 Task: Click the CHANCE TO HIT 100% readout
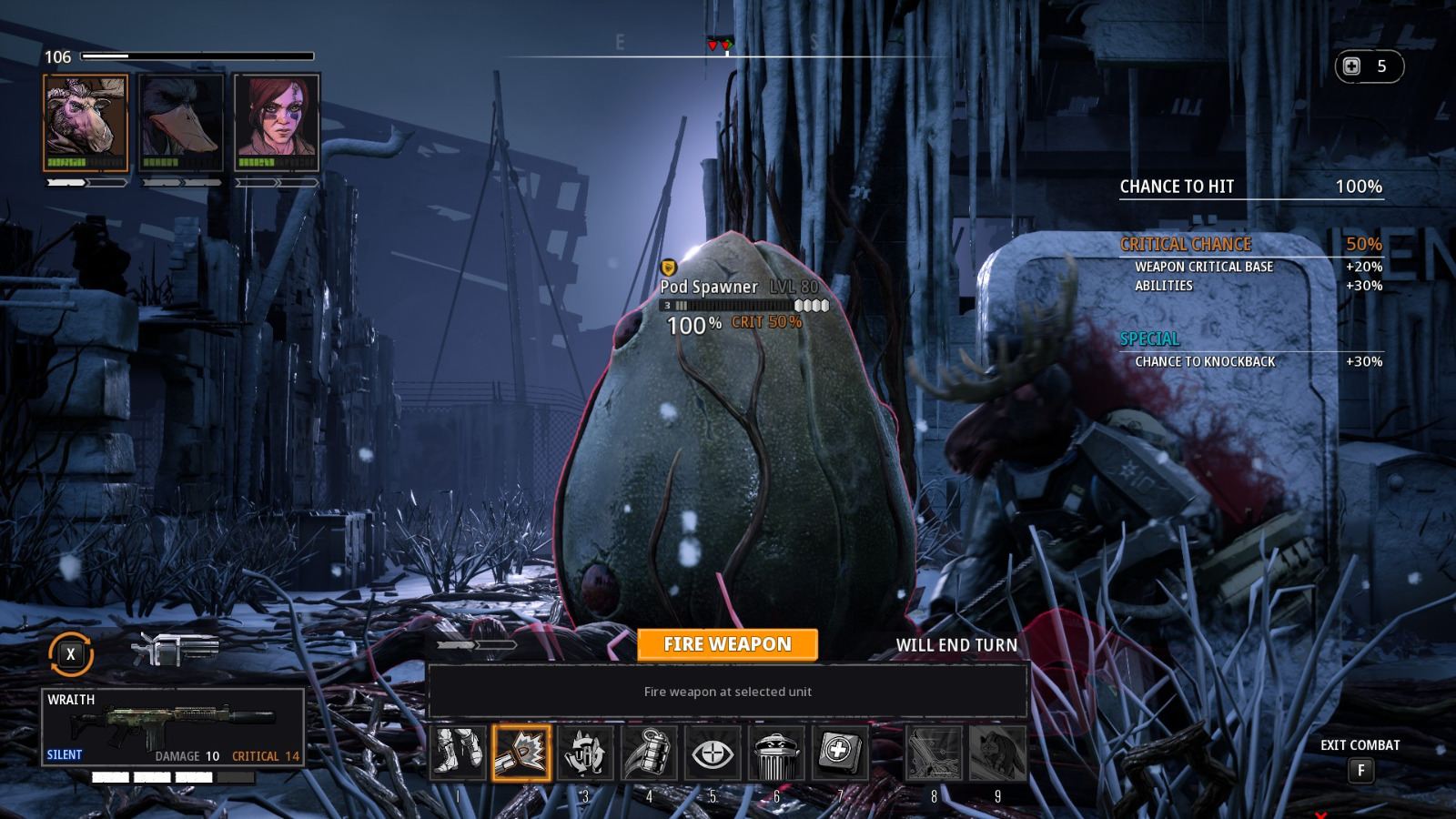pyautogui.click(x=1251, y=187)
